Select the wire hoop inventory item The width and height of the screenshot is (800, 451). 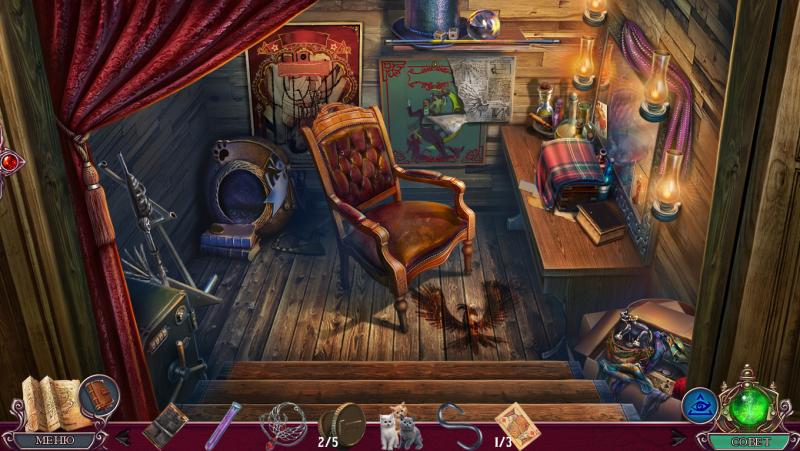click(x=283, y=423)
